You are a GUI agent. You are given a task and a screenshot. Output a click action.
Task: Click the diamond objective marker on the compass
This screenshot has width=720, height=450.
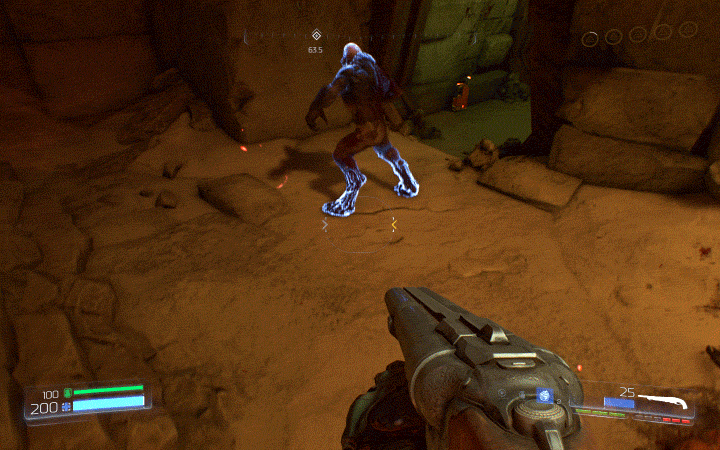pos(316,35)
